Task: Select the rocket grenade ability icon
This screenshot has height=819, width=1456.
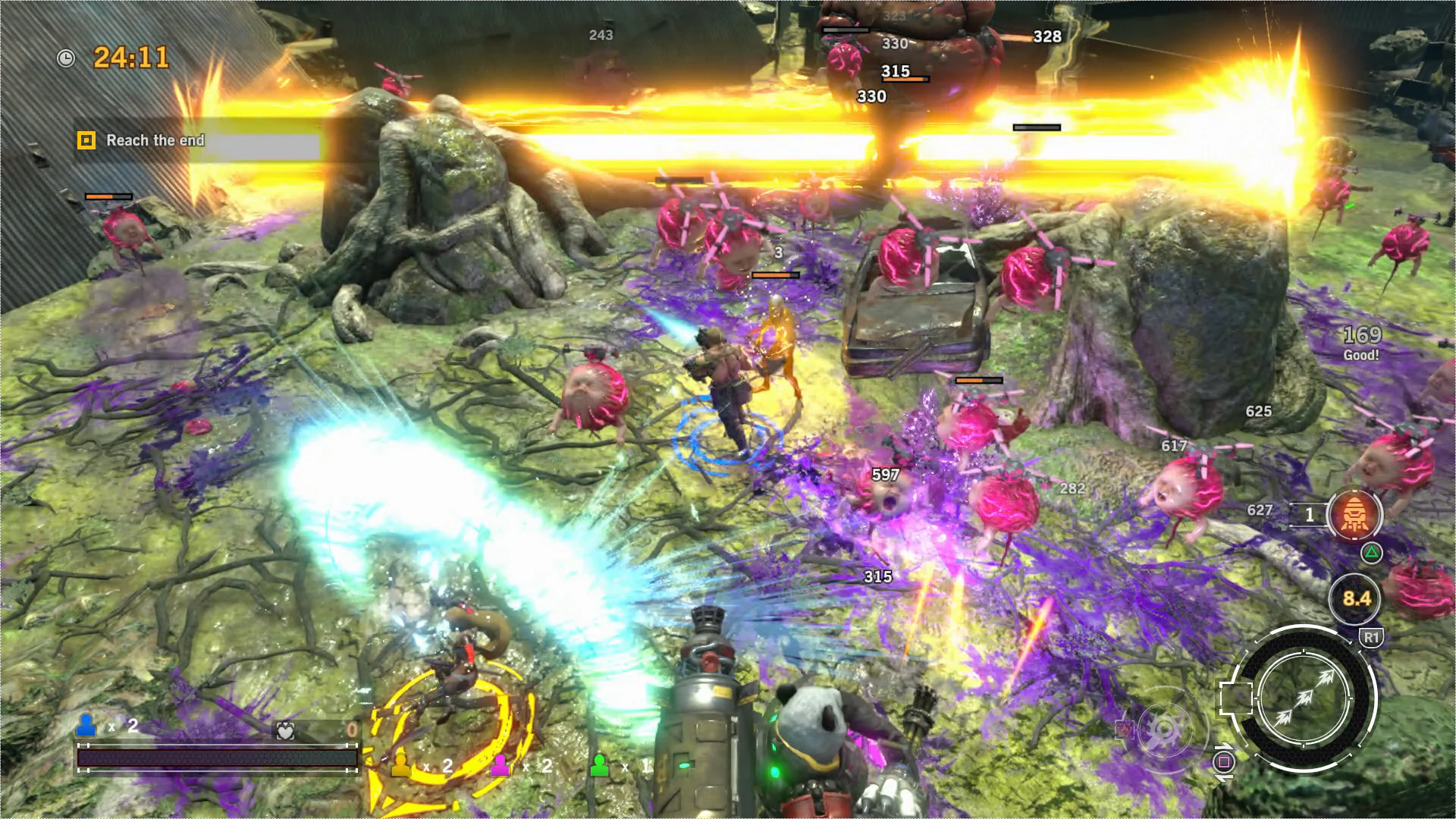Action: click(1355, 516)
